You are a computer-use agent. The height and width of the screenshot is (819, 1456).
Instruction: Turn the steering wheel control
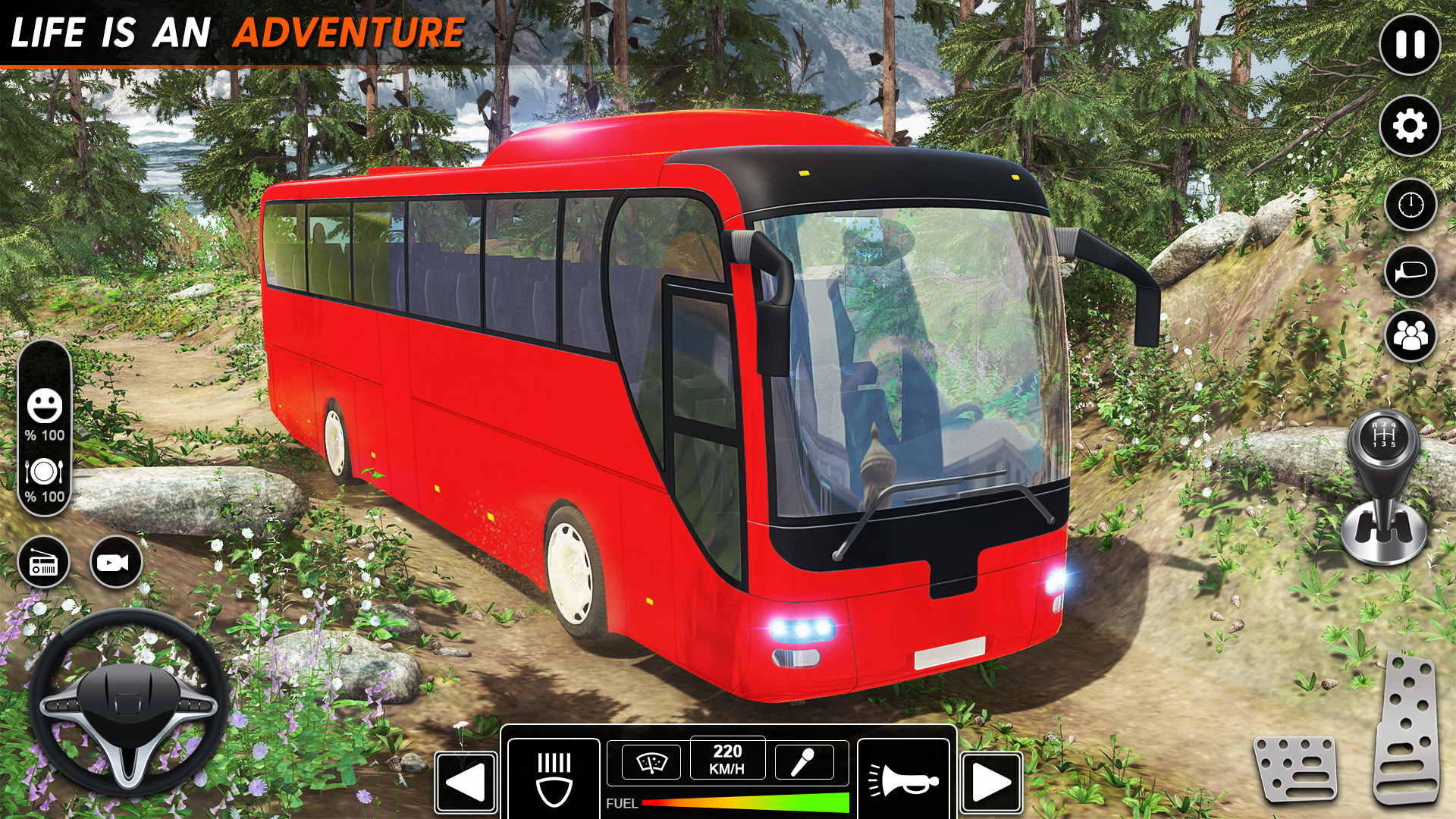(x=127, y=703)
